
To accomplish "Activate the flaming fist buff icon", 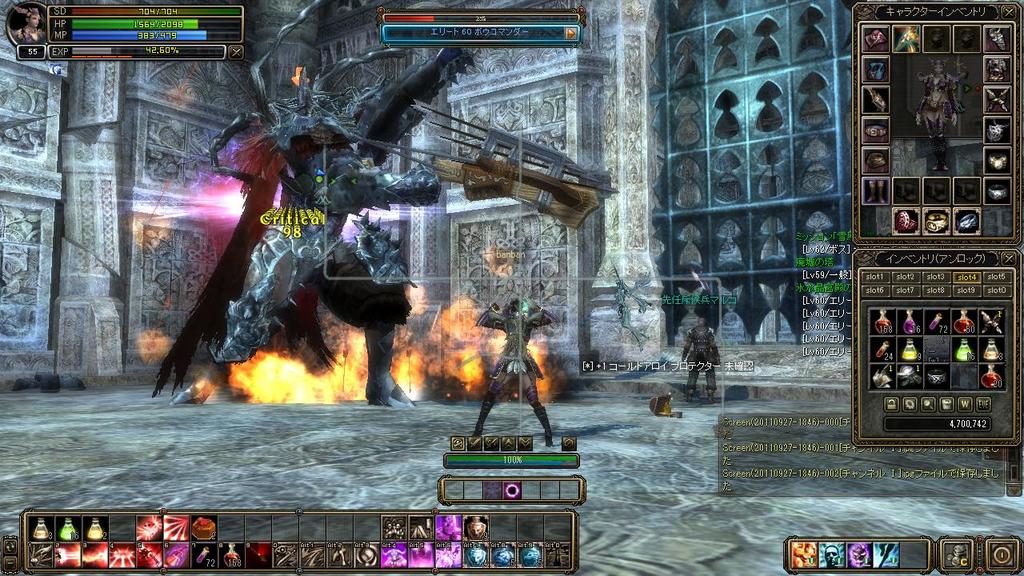I will coord(804,554).
